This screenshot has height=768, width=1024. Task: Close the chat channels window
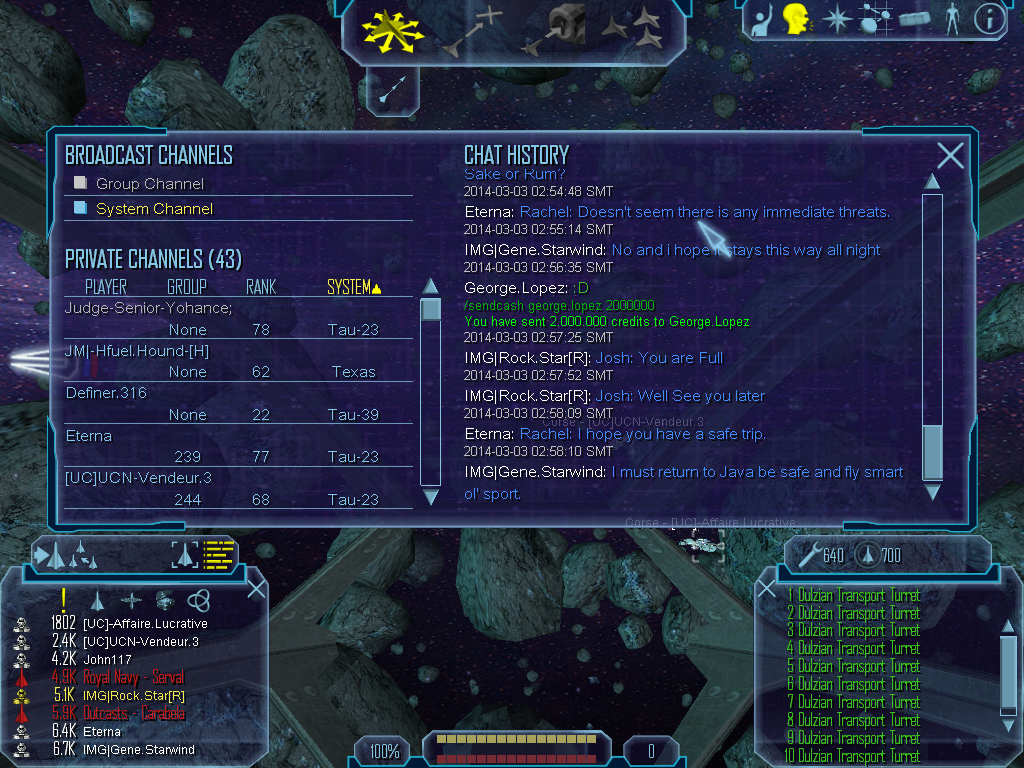(950, 155)
